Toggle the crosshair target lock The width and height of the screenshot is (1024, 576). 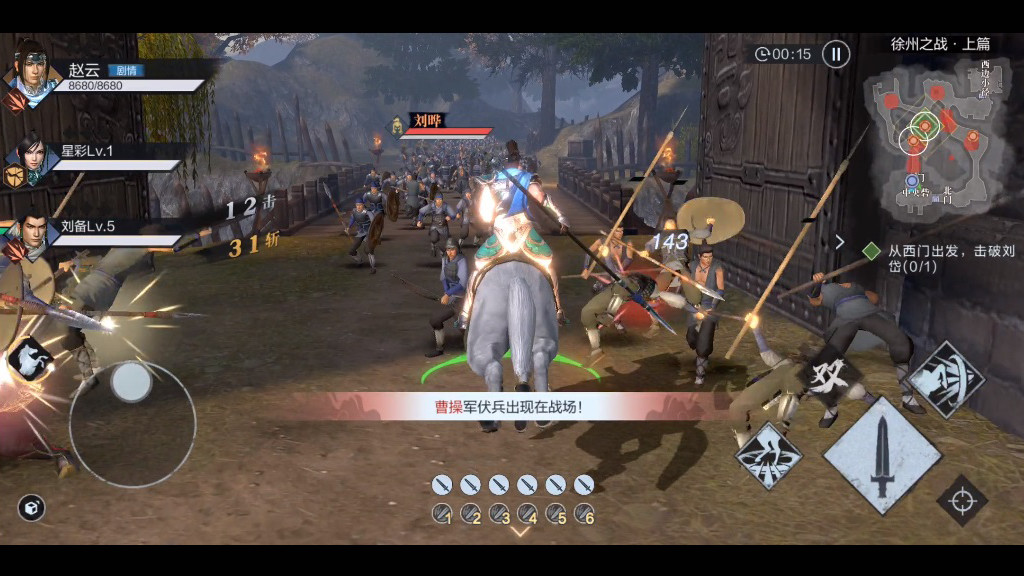click(x=962, y=500)
